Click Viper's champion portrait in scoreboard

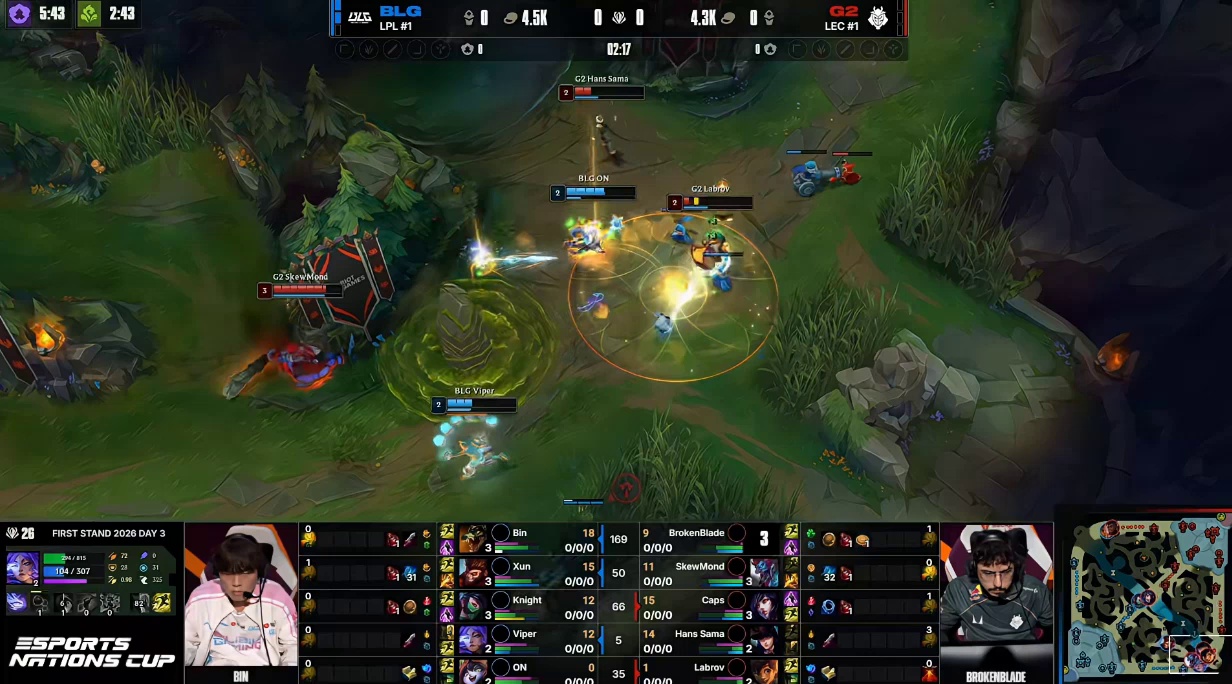474,639
